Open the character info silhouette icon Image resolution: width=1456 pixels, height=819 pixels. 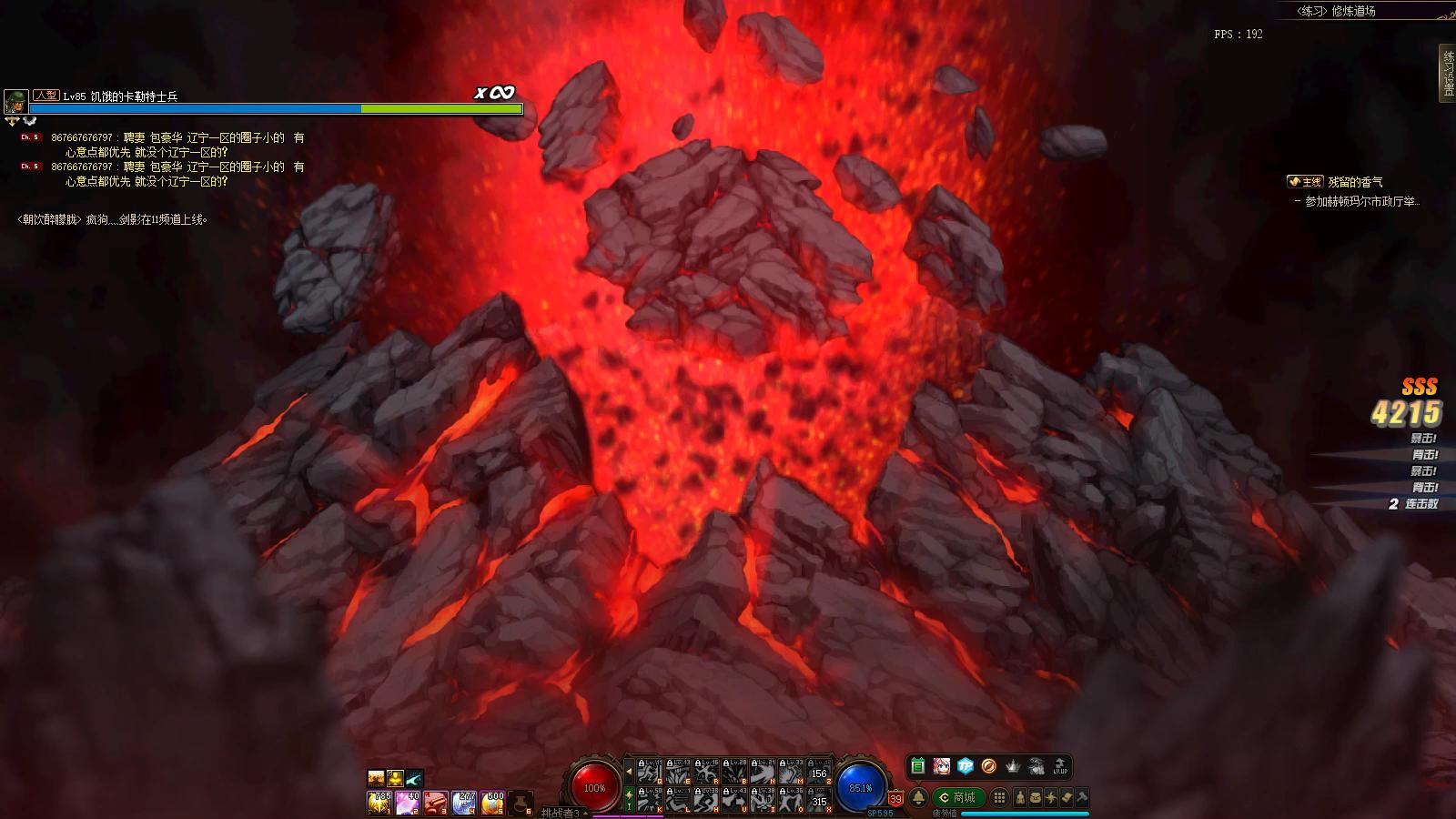pos(1019,798)
